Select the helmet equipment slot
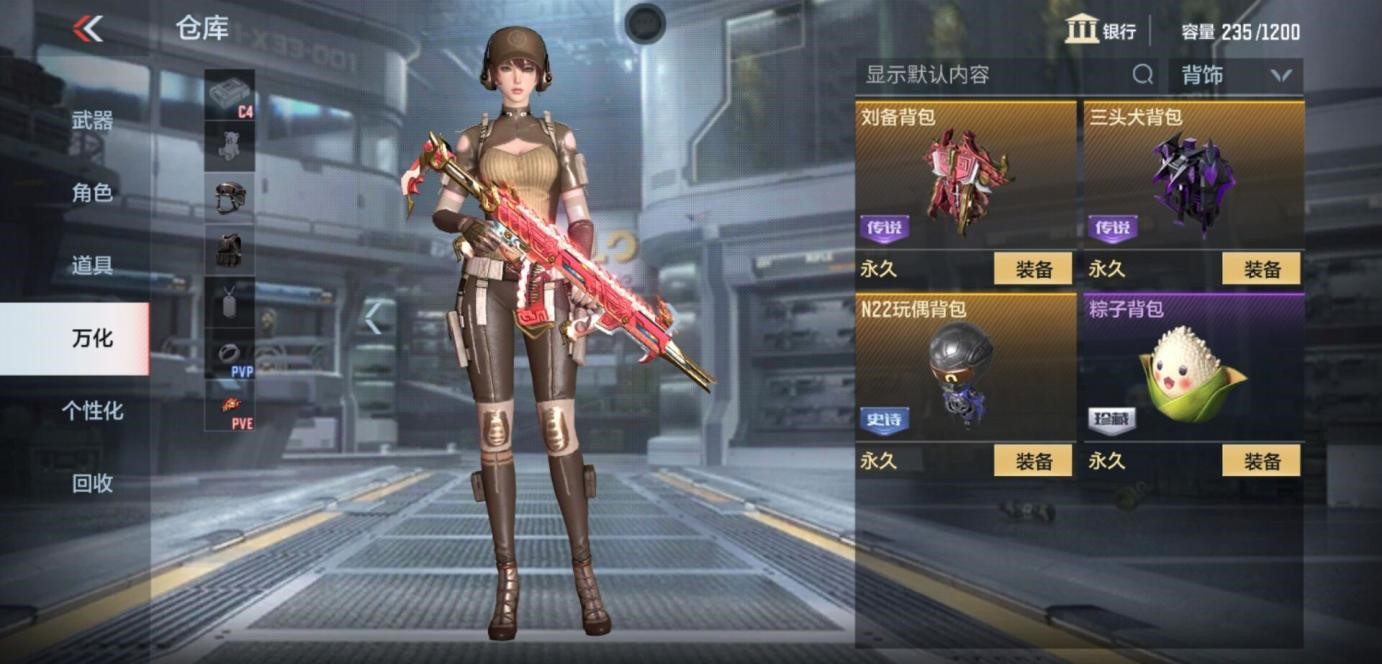1382x664 pixels. click(230, 197)
